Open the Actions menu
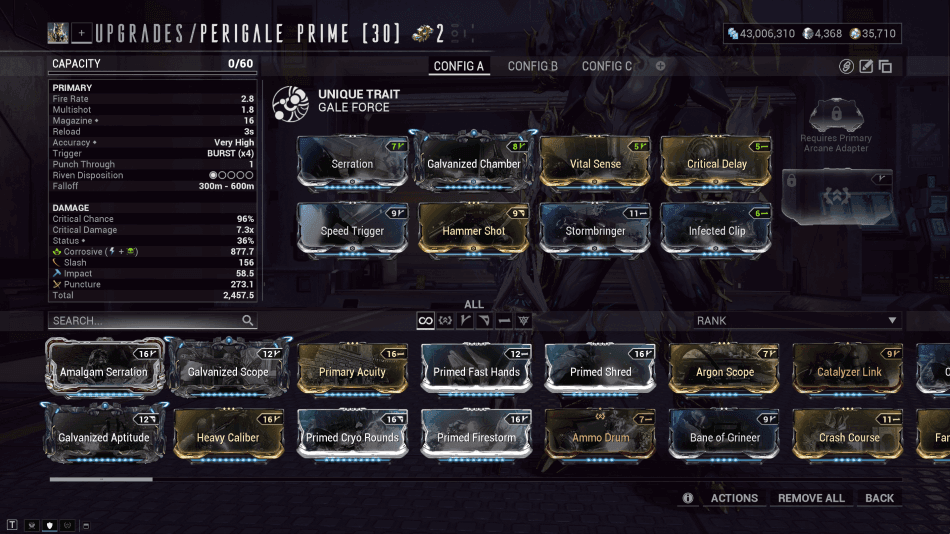950x534 pixels. tap(734, 498)
